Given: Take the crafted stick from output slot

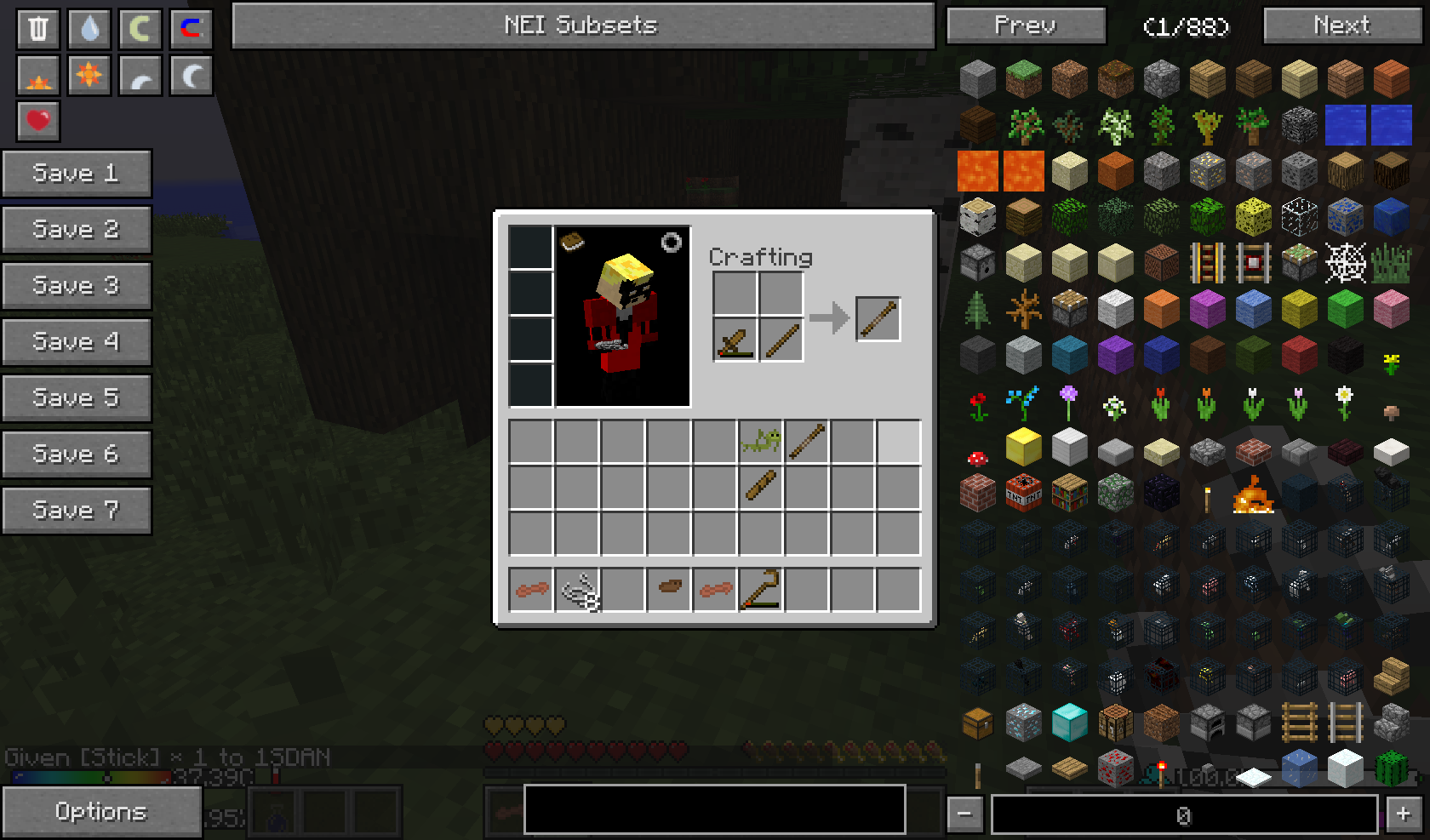Looking at the screenshot, I should tap(878, 319).
